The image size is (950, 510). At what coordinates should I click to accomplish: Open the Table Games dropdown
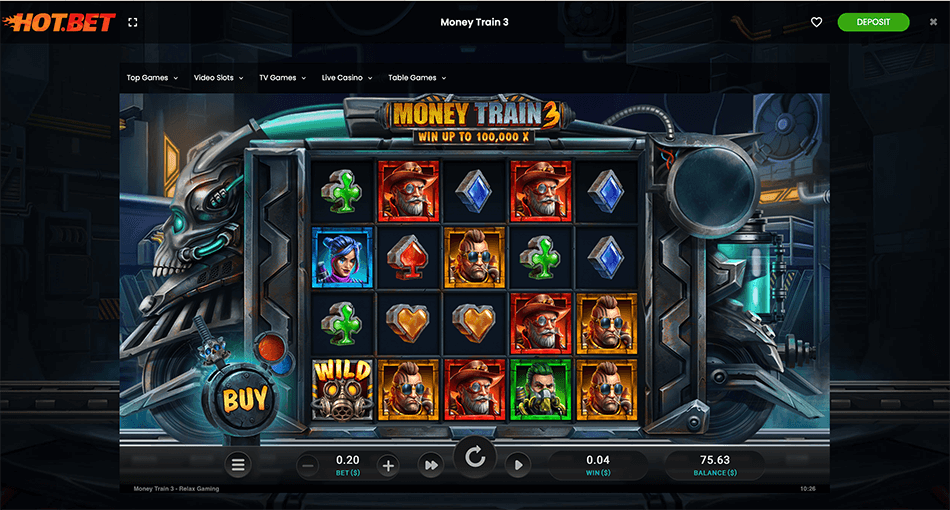pos(416,78)
